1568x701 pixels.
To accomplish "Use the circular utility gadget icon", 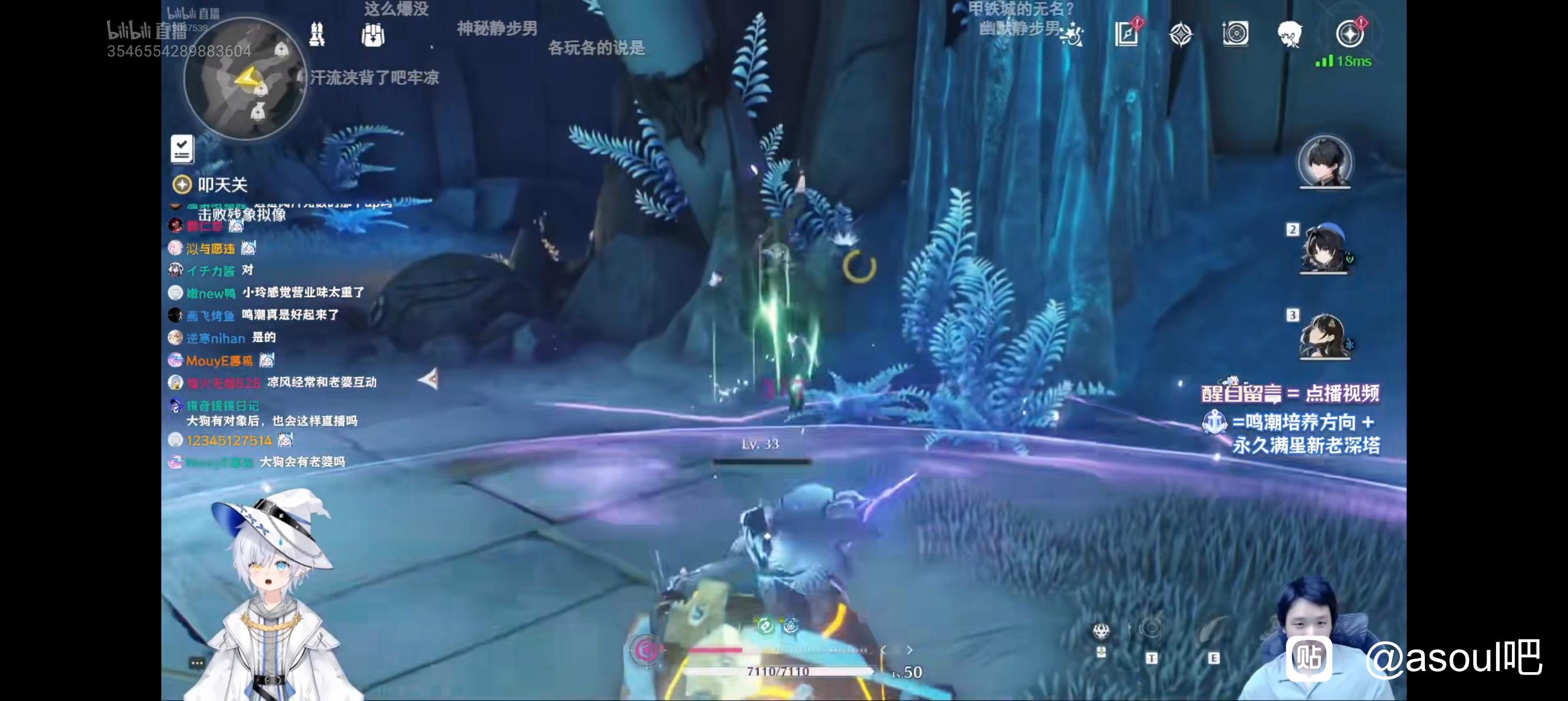I will pyautogui.click(x=1151, y=629).
